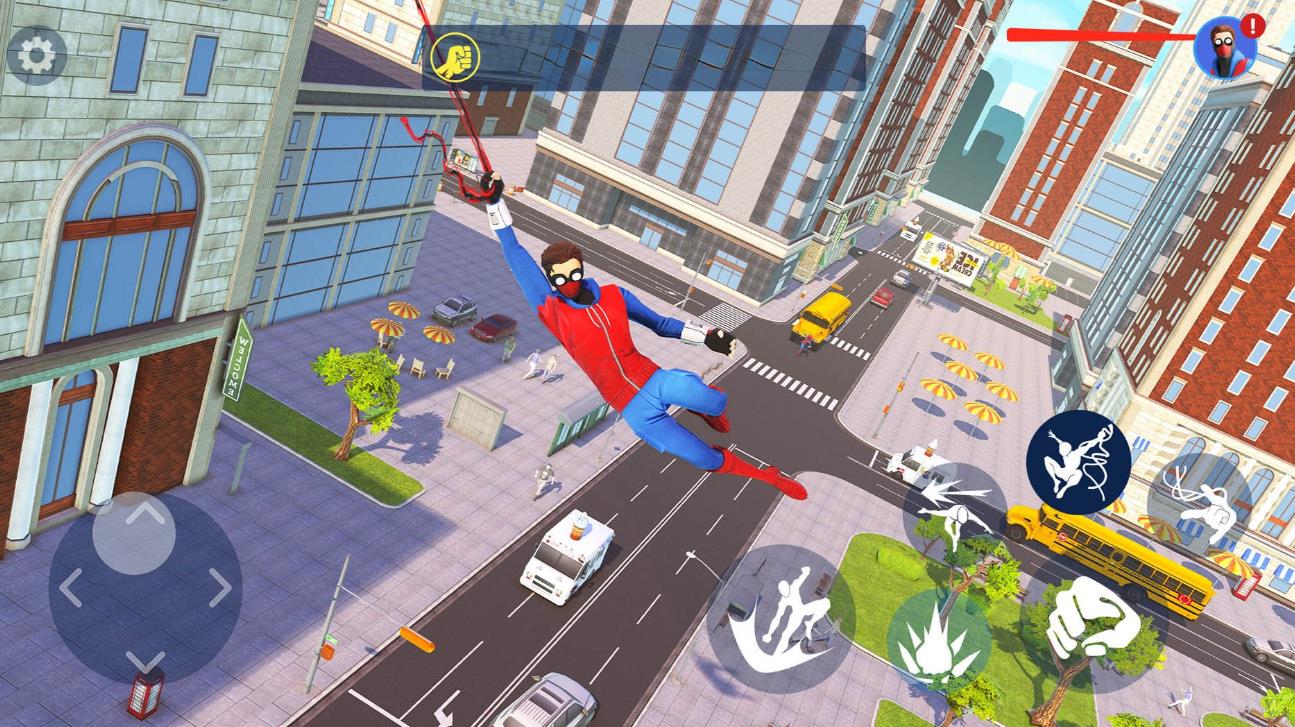Tap the yellow fist icon on the top bar
Screen dimensions: 1295x727
click(x=455, y=57)
